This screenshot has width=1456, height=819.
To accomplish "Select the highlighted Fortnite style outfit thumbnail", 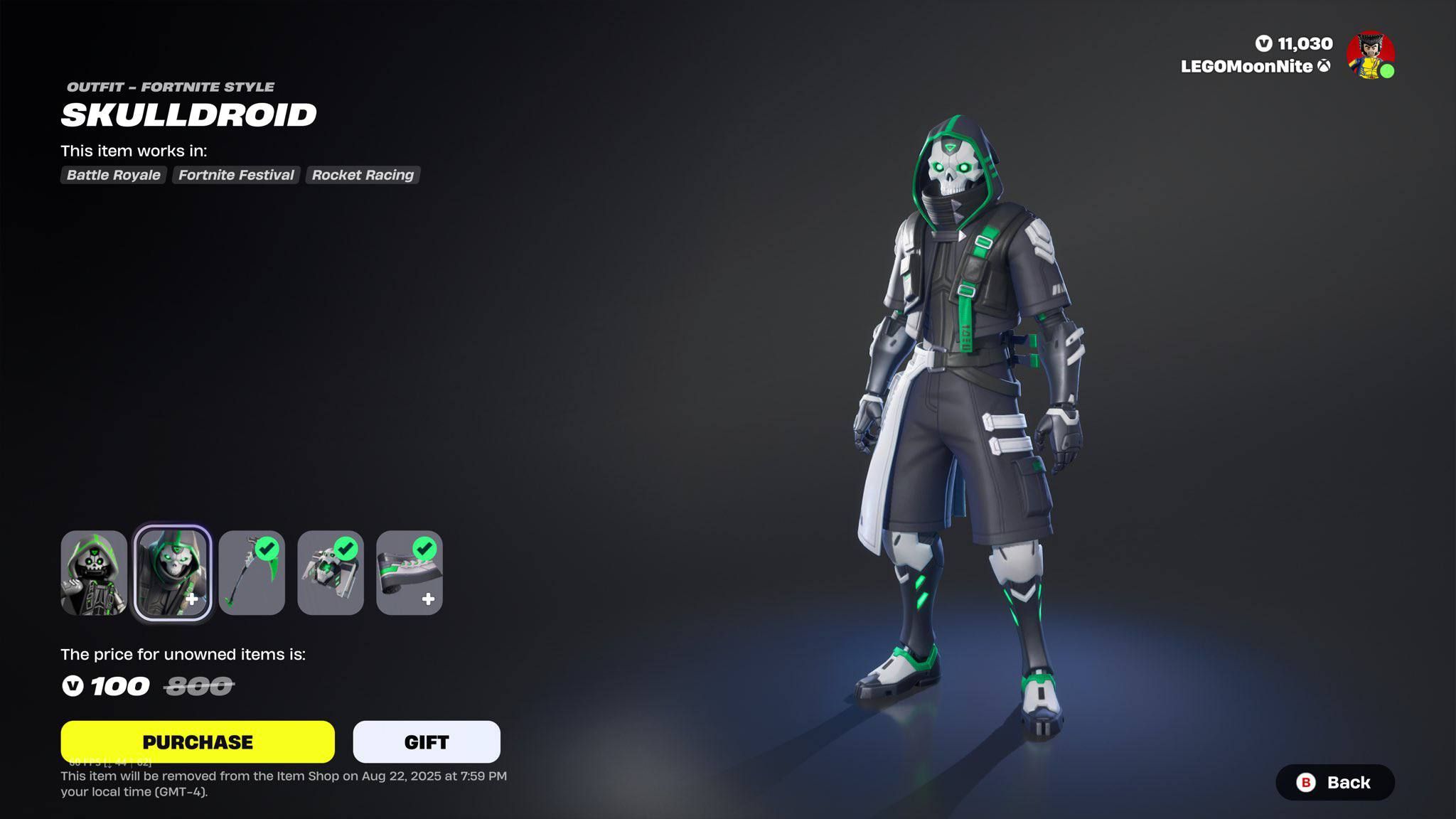I will pos(173,572).
